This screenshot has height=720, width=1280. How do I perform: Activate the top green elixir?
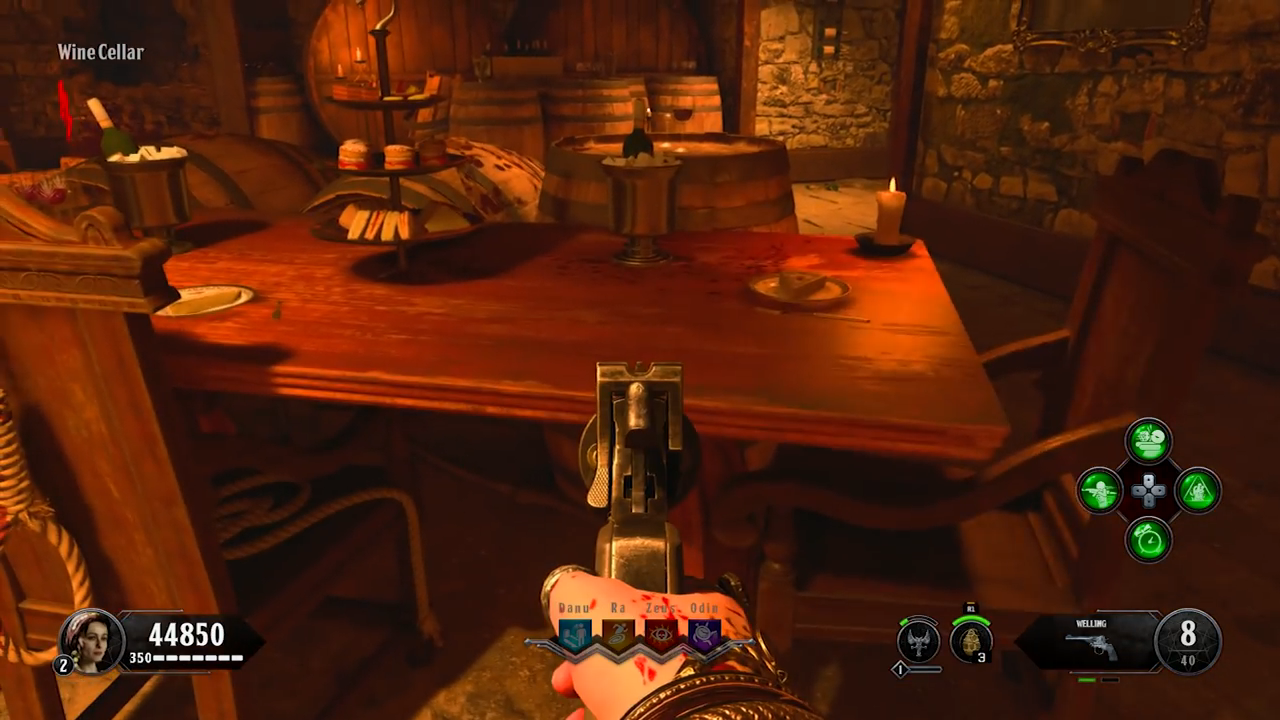tap(1149, 441)
